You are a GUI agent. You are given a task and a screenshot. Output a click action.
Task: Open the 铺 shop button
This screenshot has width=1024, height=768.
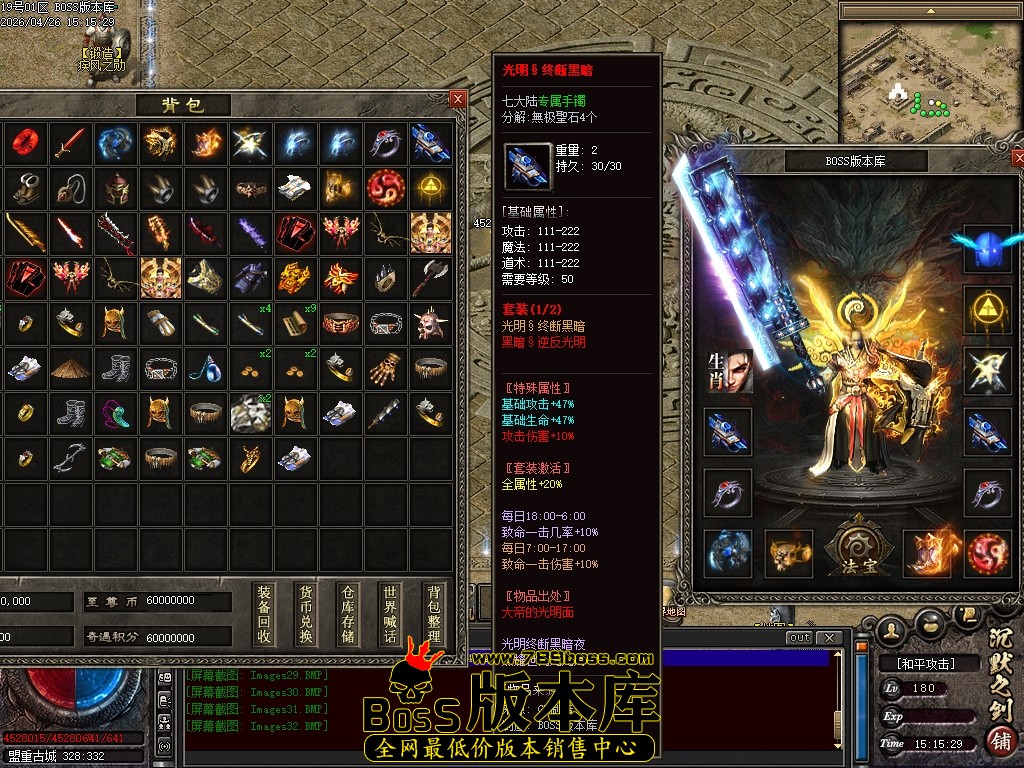coord(999,741)
